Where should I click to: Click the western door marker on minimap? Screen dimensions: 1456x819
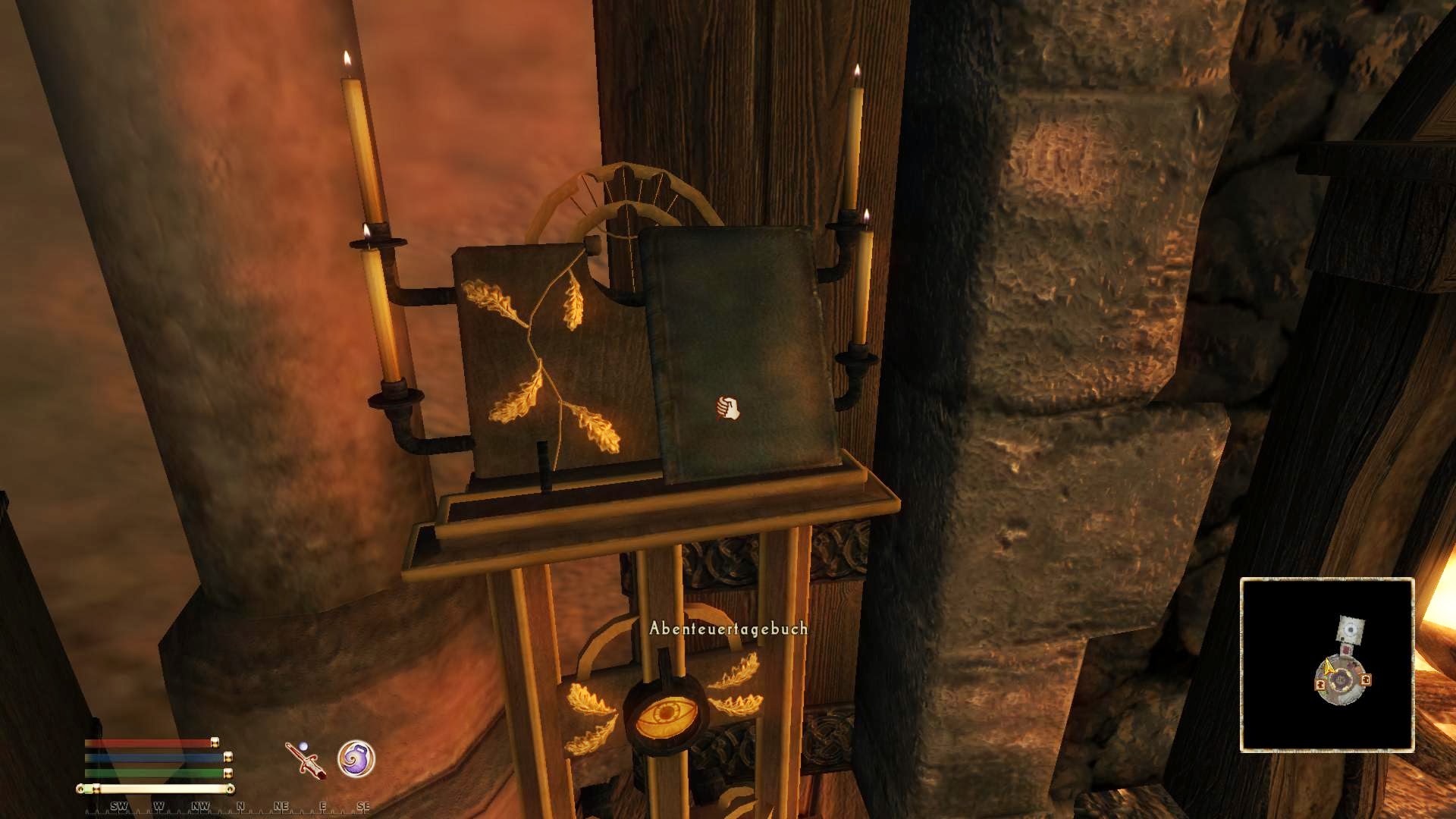point(1320,684)
